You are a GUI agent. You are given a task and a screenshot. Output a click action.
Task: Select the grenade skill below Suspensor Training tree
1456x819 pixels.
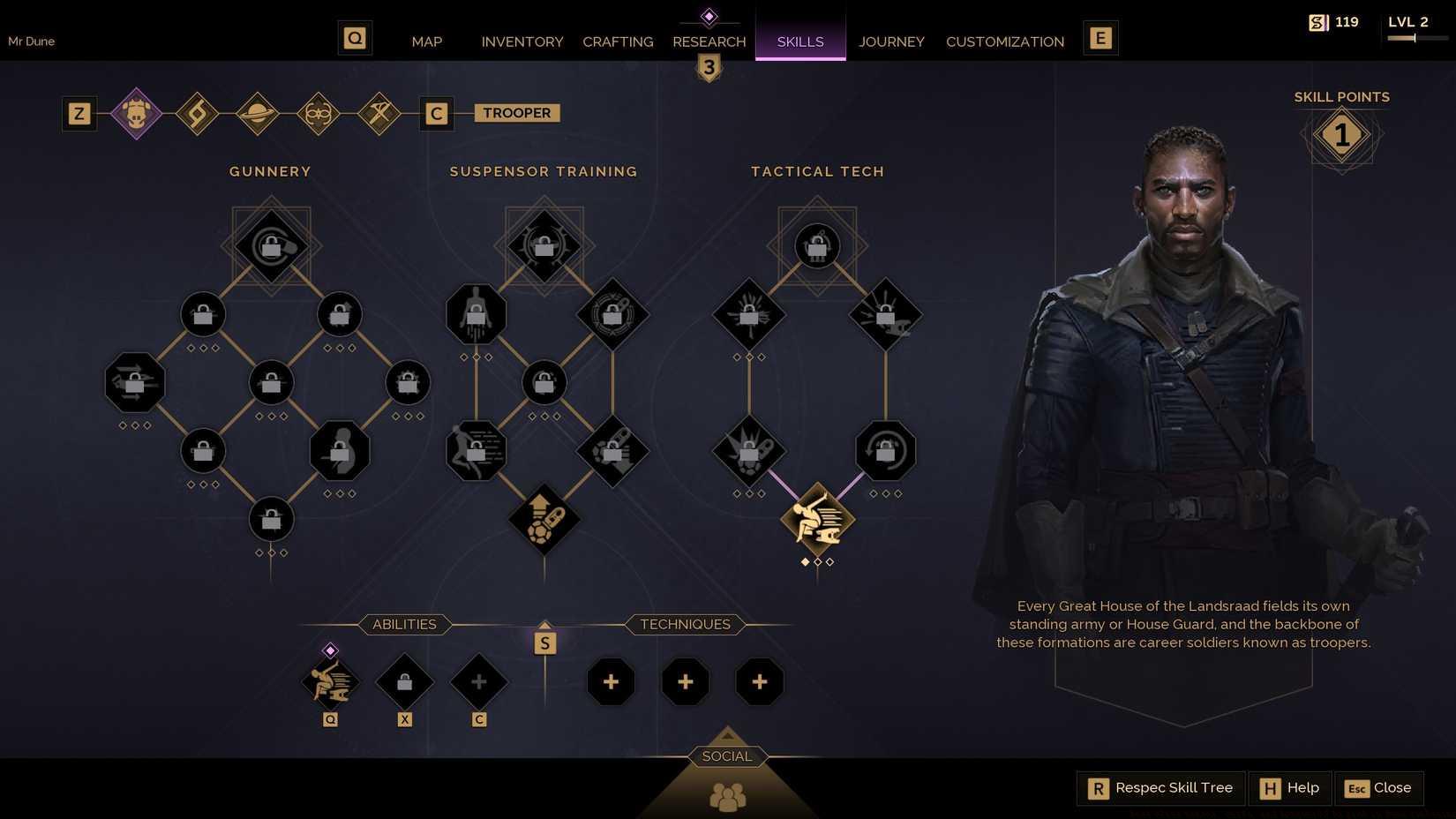click(544, 521)
